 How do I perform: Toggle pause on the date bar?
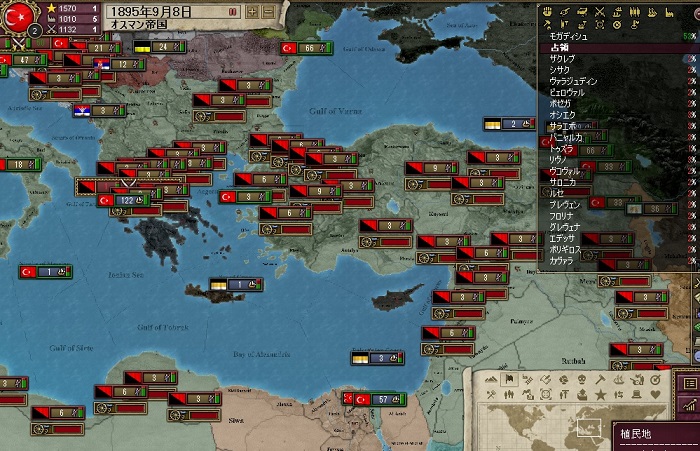click(x=233, y=12)
